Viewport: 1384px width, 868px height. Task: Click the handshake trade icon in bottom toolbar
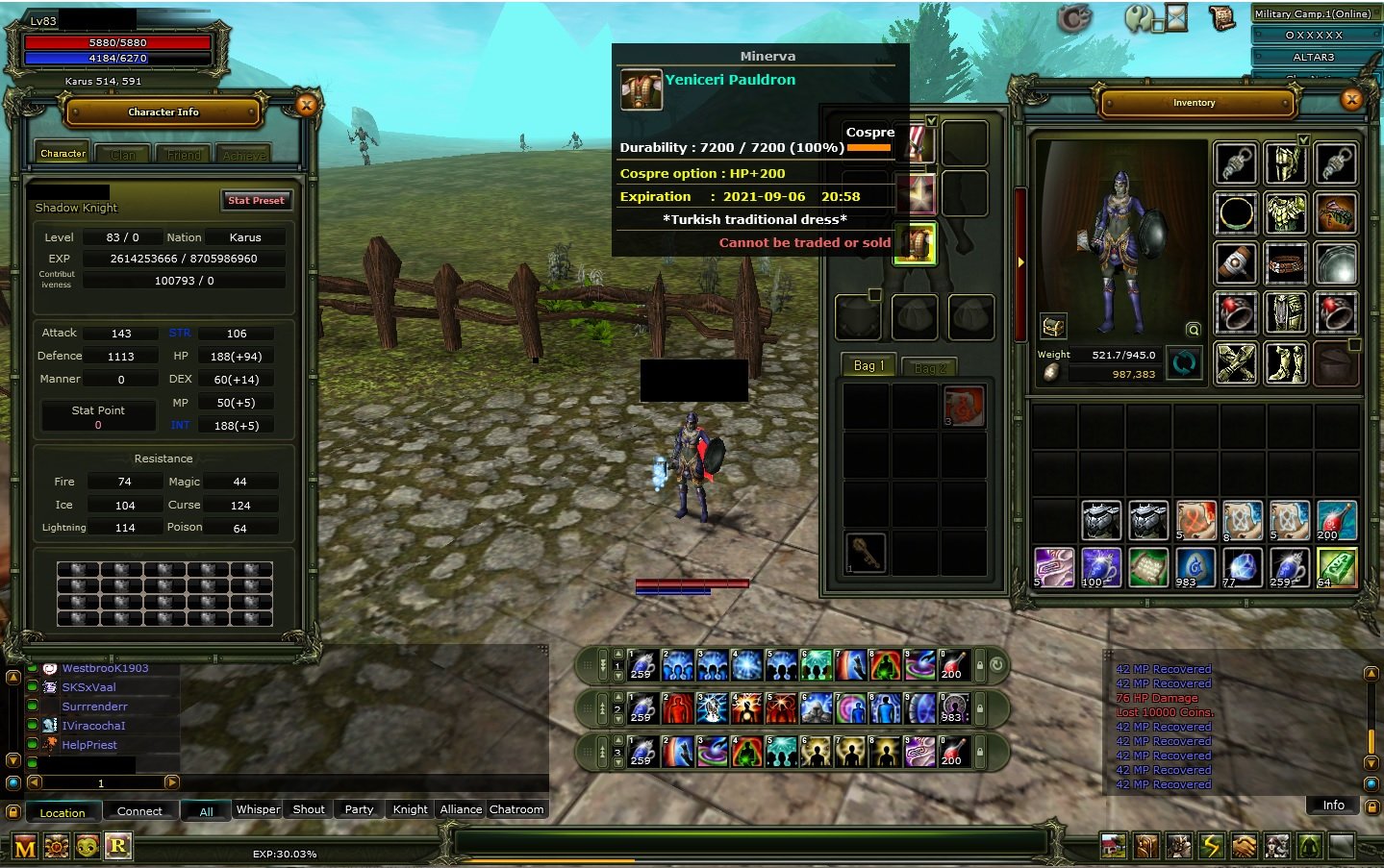(x=1245, y=846)
